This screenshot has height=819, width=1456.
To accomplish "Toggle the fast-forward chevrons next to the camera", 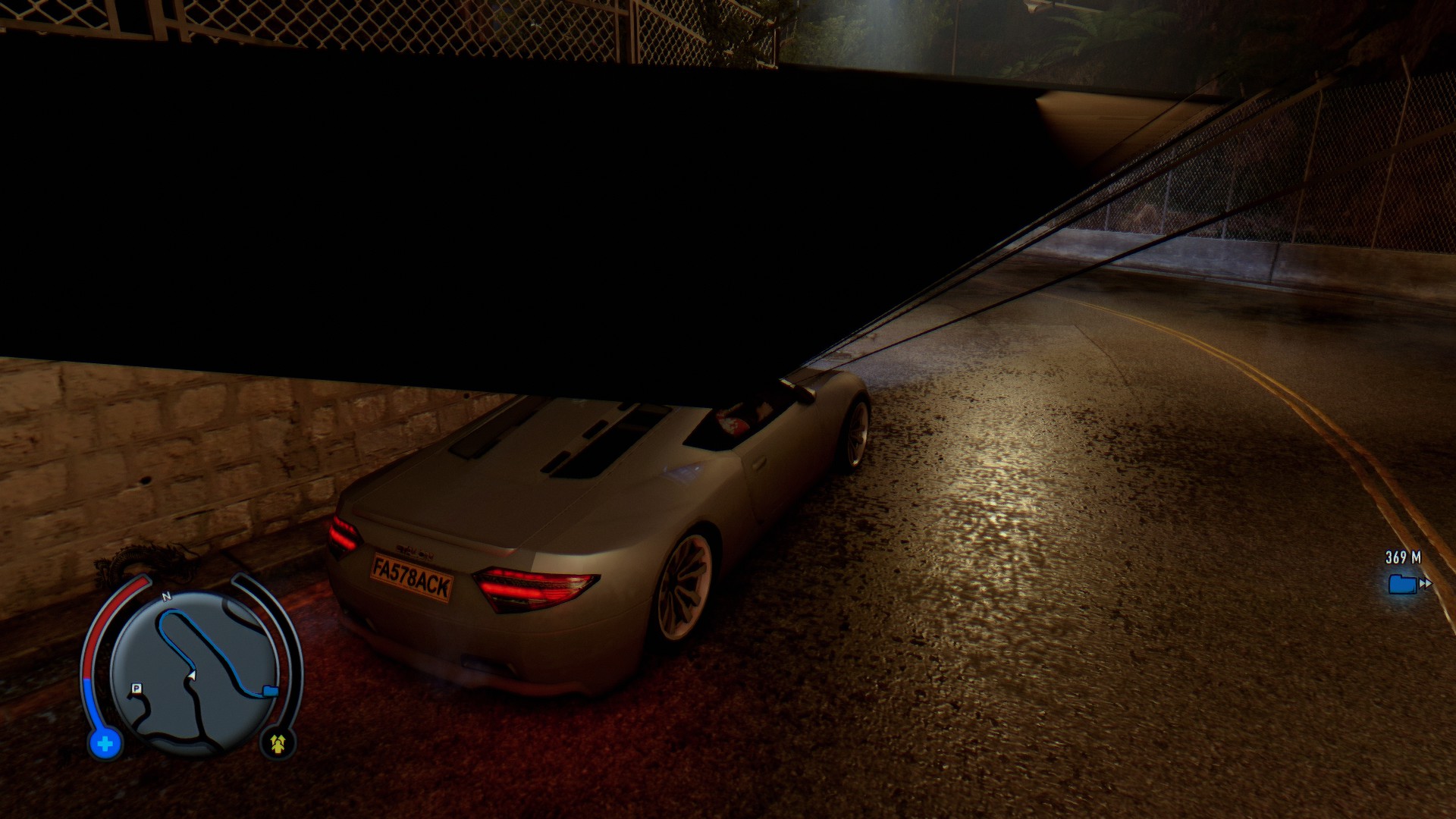I will pyautogui.click(x=1426, y=582).
